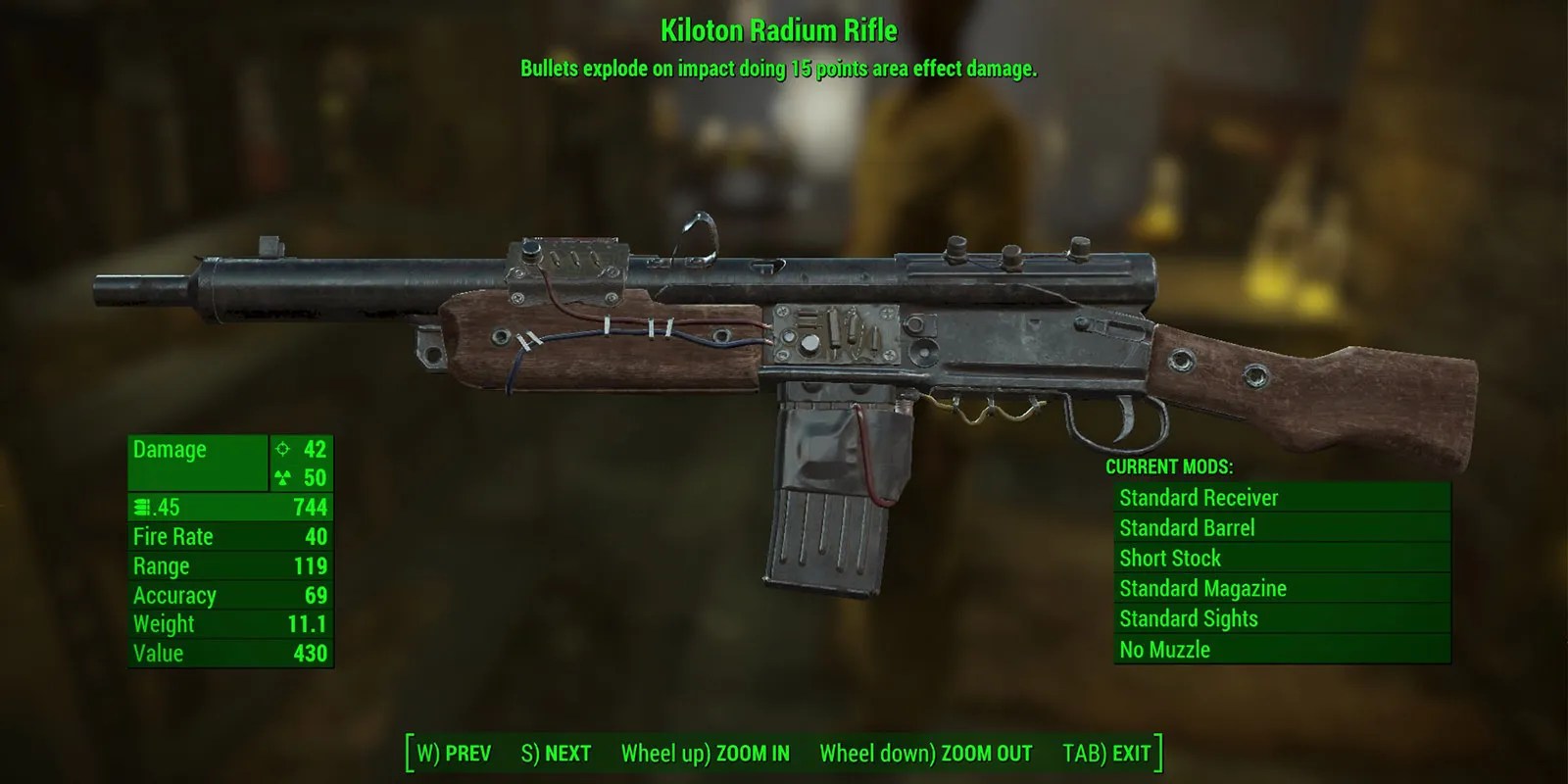Viewport: 1568px width, 784px height.
Task: Select the Standard Receiver mod entry
Action: pos(1198,497)
